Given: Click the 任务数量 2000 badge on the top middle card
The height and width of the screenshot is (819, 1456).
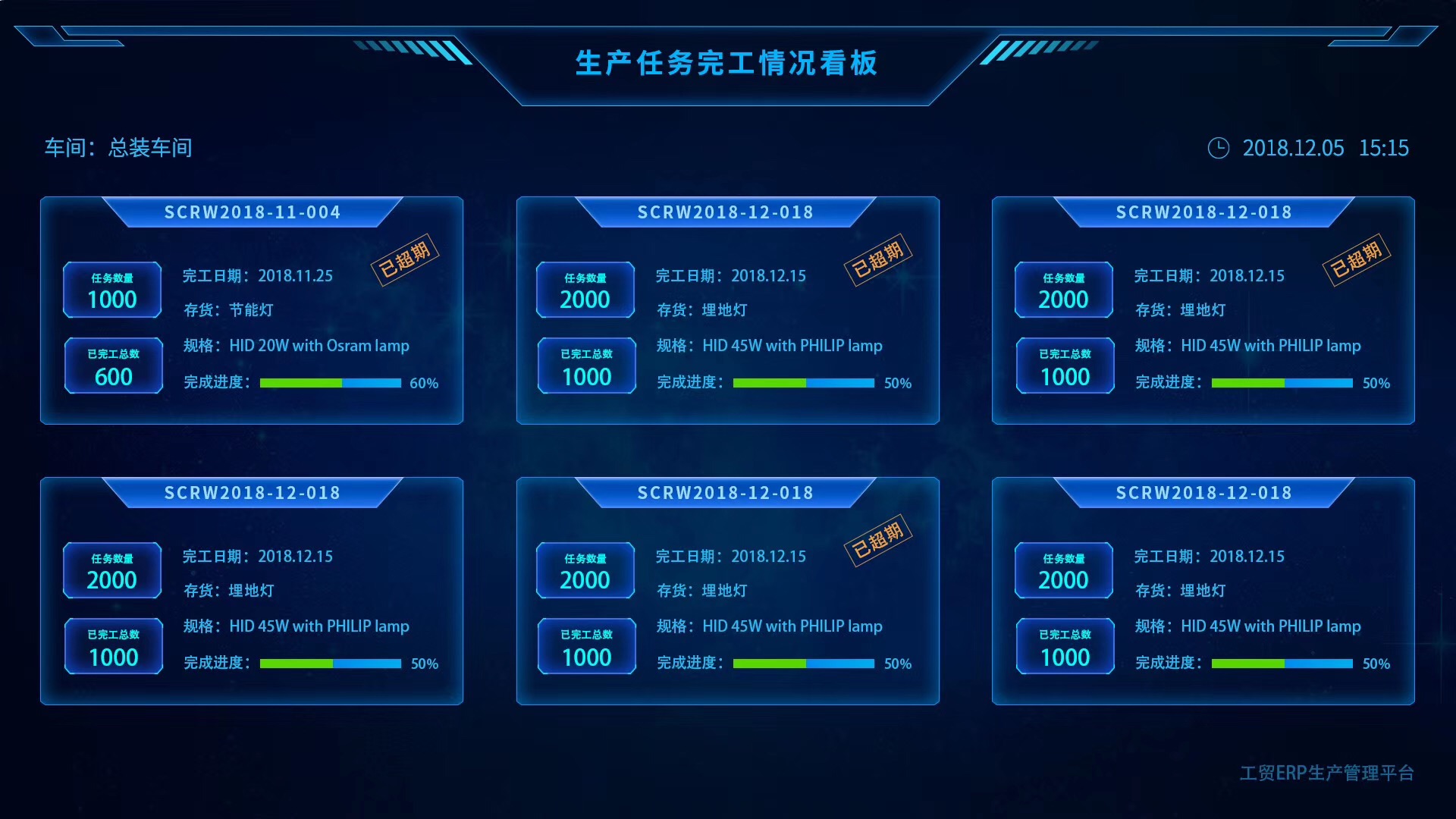Looking at the screenshot, I should click(x=585, y=290).
